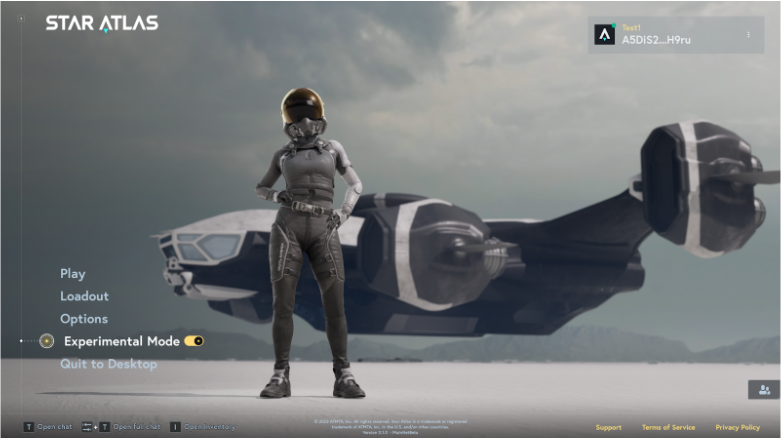
Task: Open the Privacy Policy link
Action: (x=737, y=427)
